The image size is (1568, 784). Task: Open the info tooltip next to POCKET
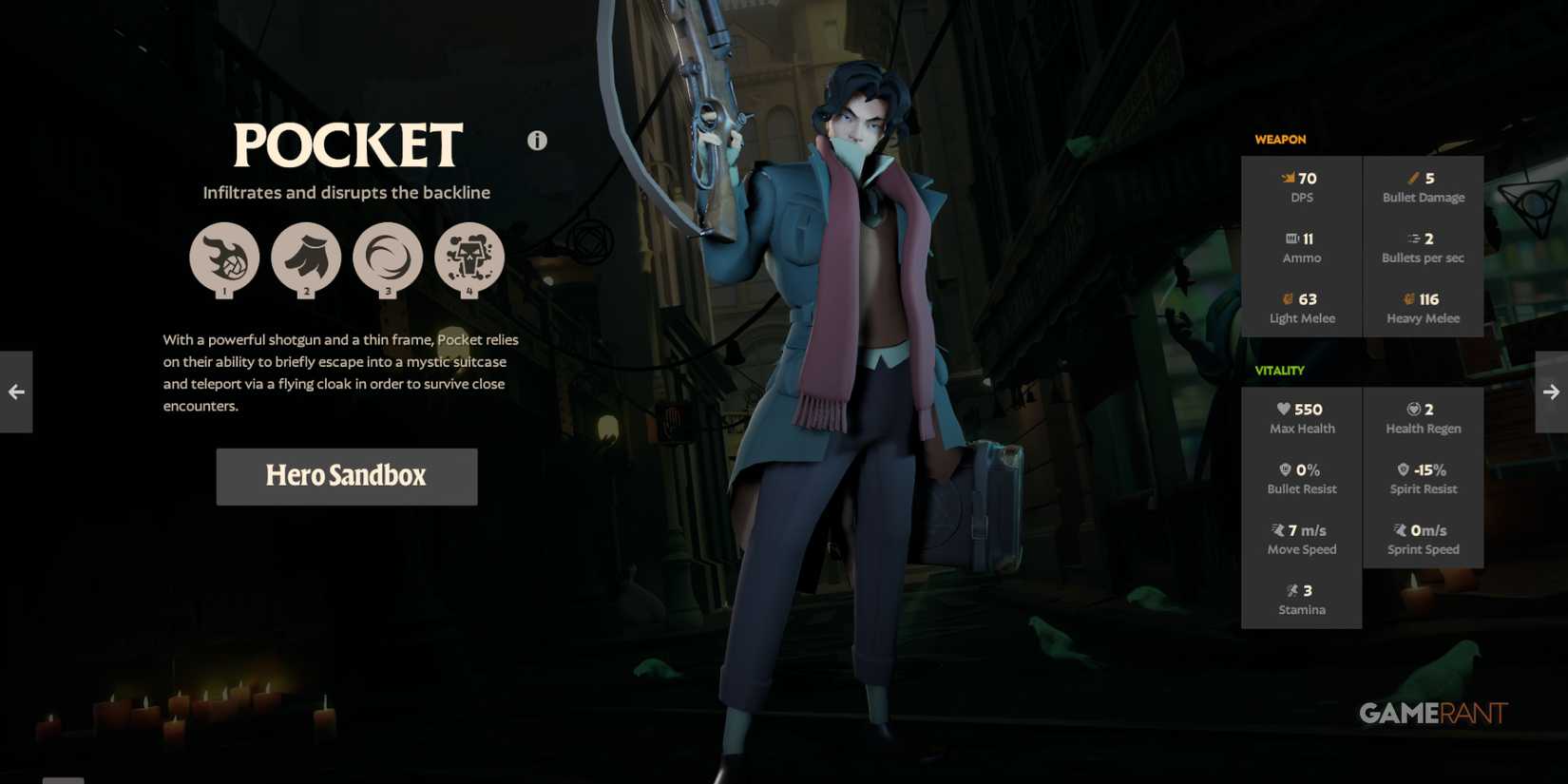536,139
